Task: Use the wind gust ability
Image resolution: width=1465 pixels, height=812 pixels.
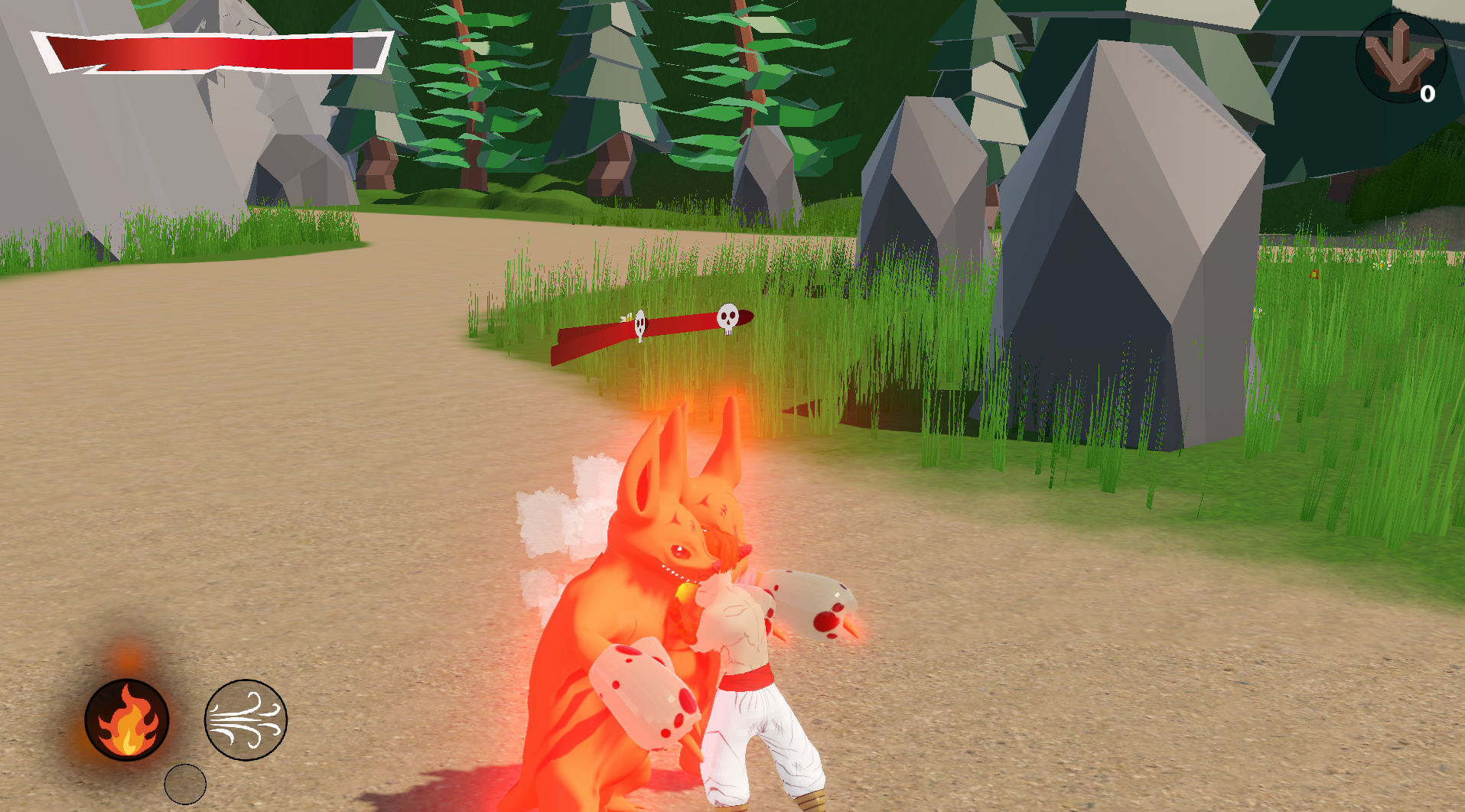Action: (246, 719)
